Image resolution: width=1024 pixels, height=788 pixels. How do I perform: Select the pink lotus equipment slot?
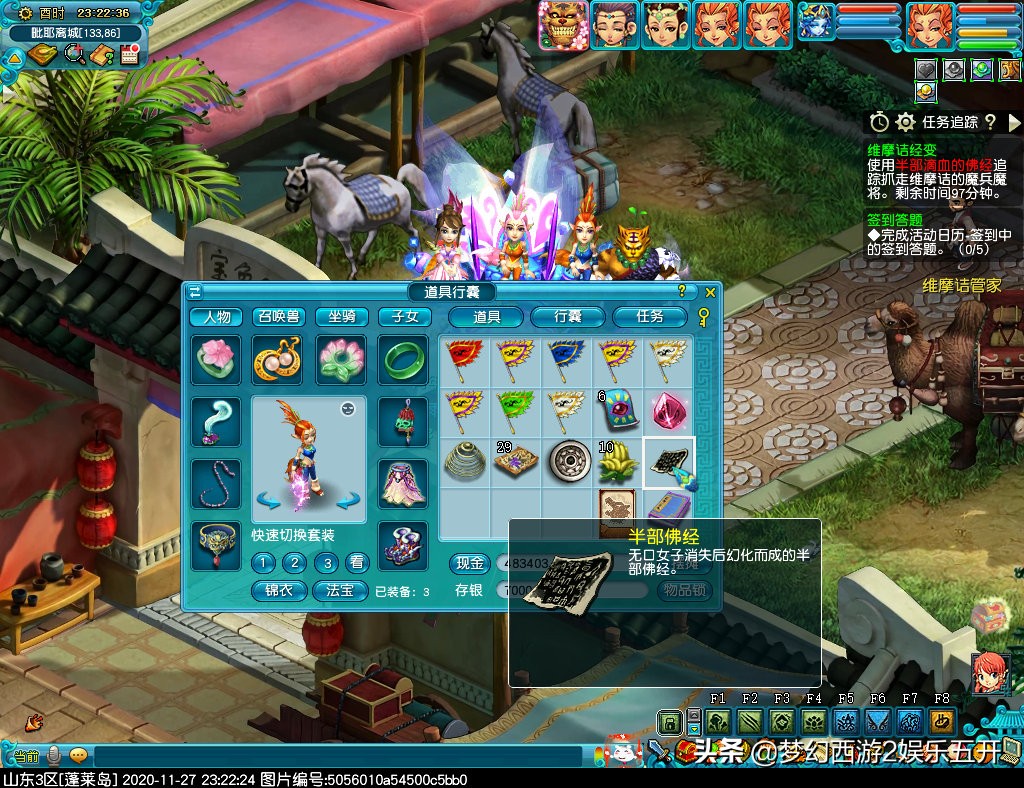(216, 360)
